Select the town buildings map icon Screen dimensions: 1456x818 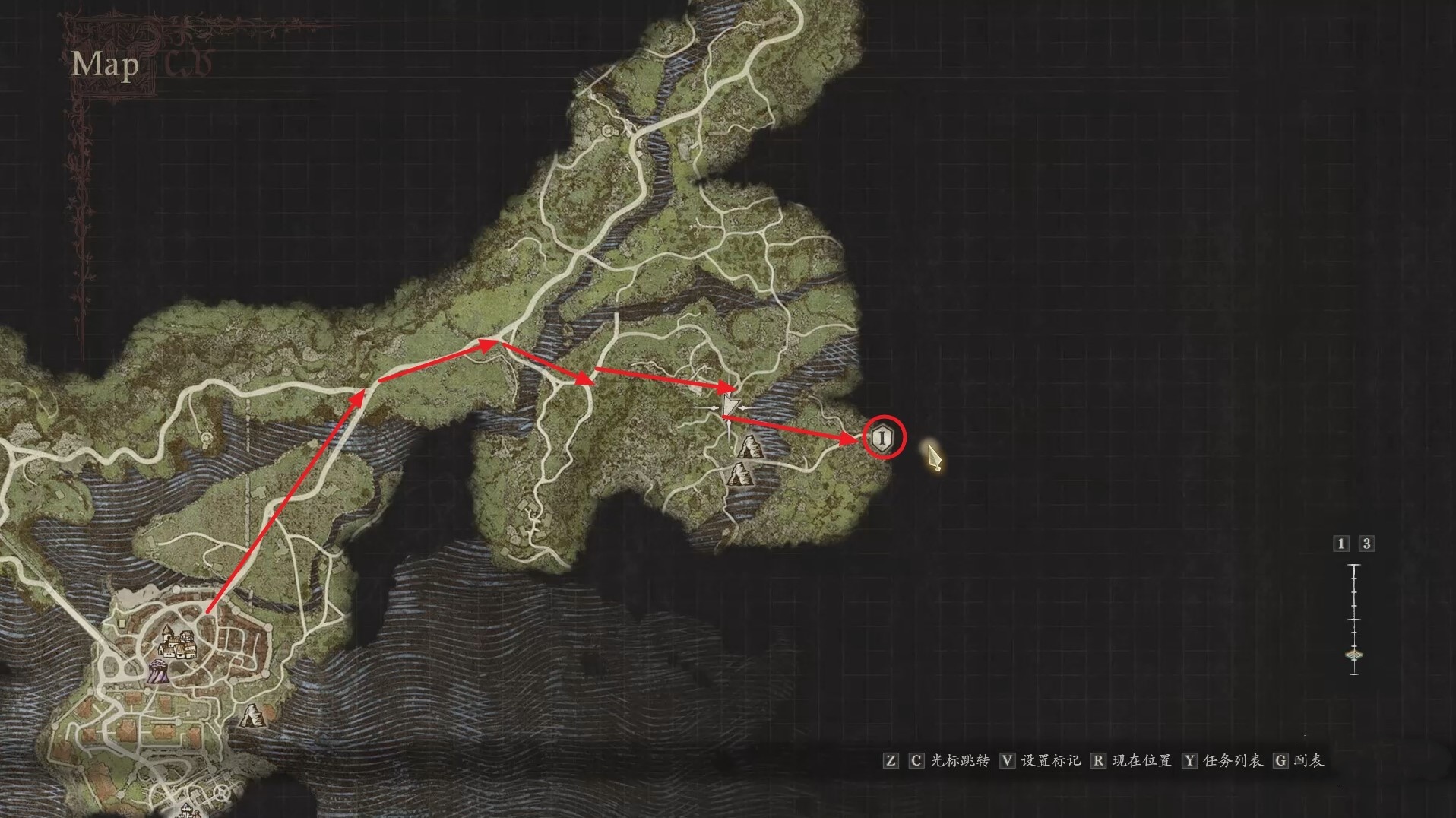(x=178, y=645)
